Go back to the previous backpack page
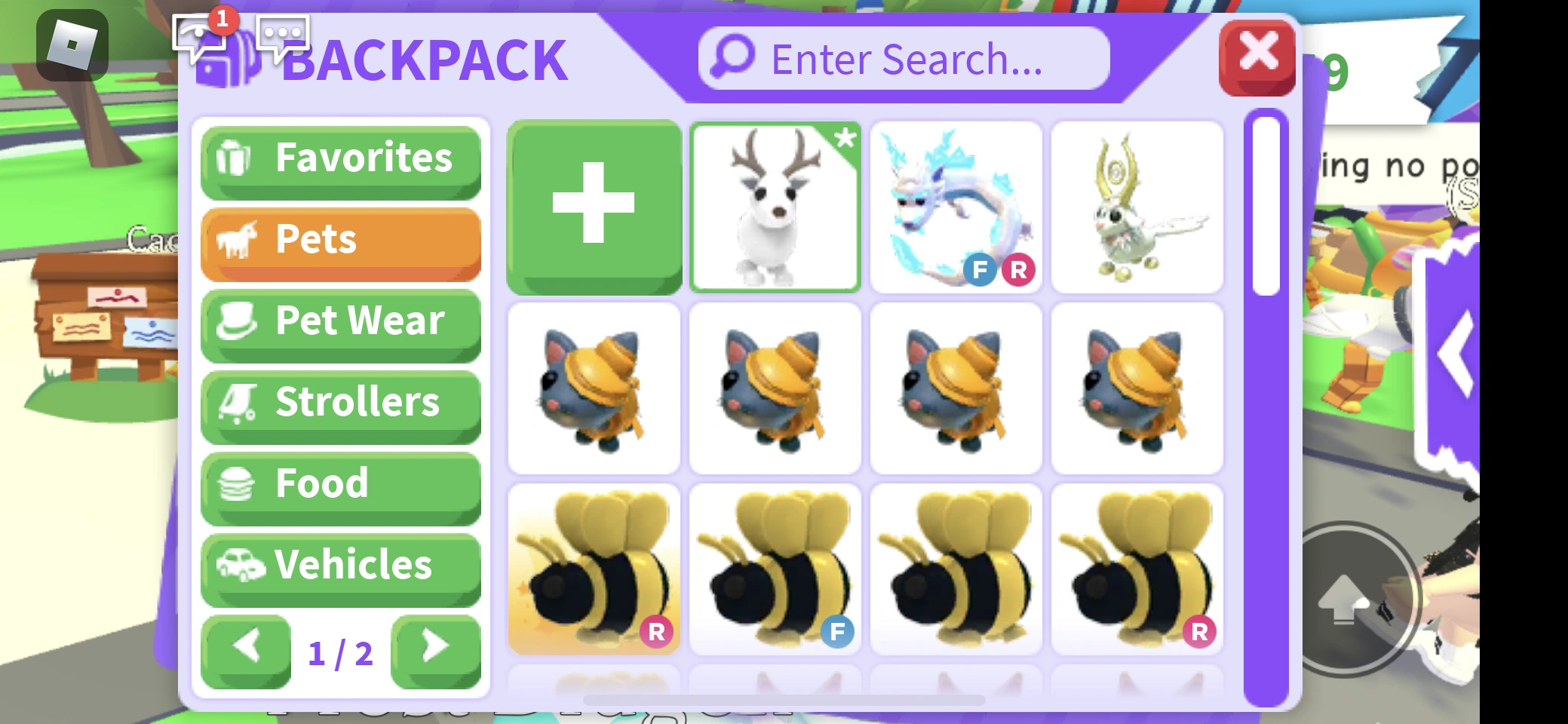Image resolution: width=1568 pixels, height=724 pixels. (x=247, y=646)
